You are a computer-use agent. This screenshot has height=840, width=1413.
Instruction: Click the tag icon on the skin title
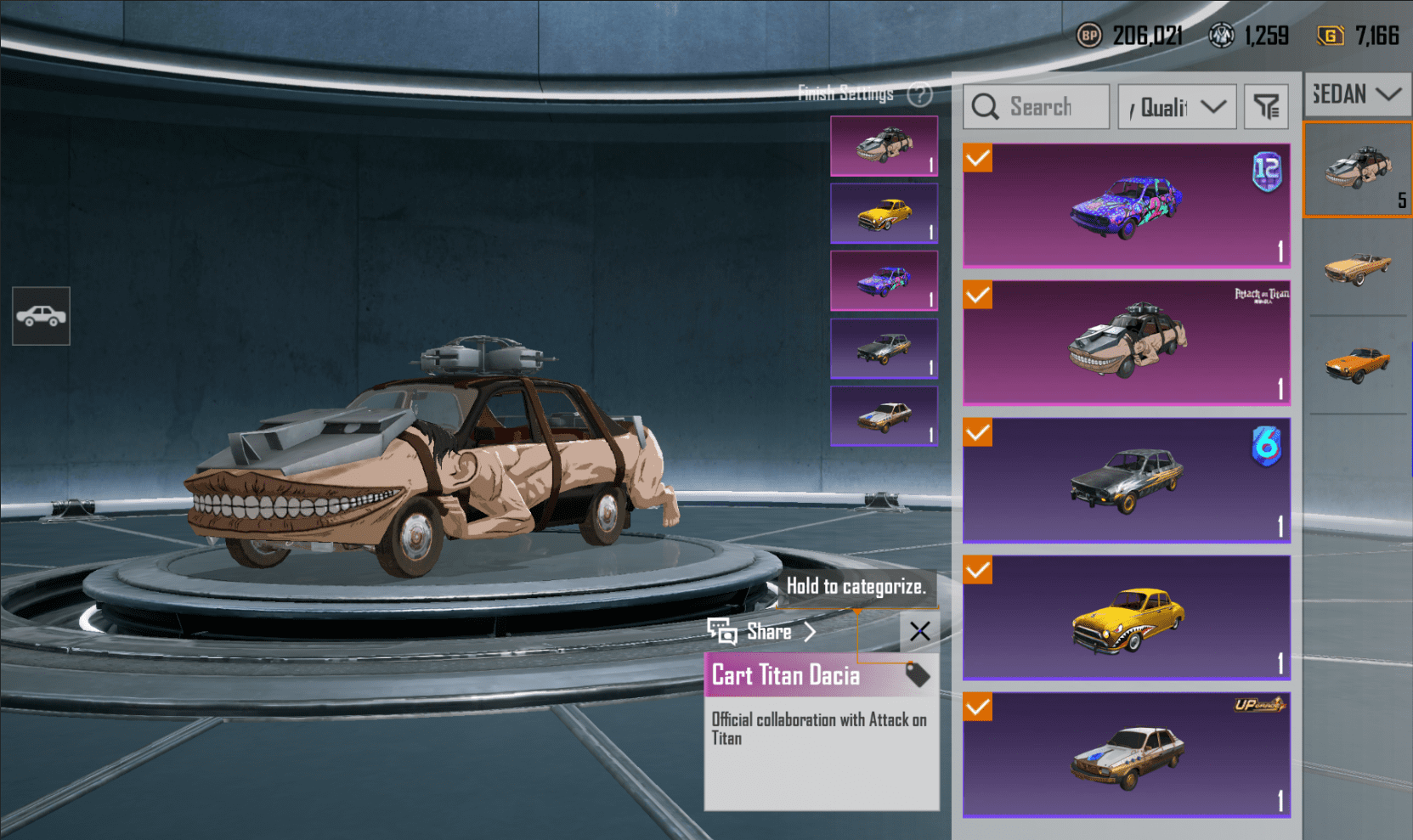click(x=918, y=675)
